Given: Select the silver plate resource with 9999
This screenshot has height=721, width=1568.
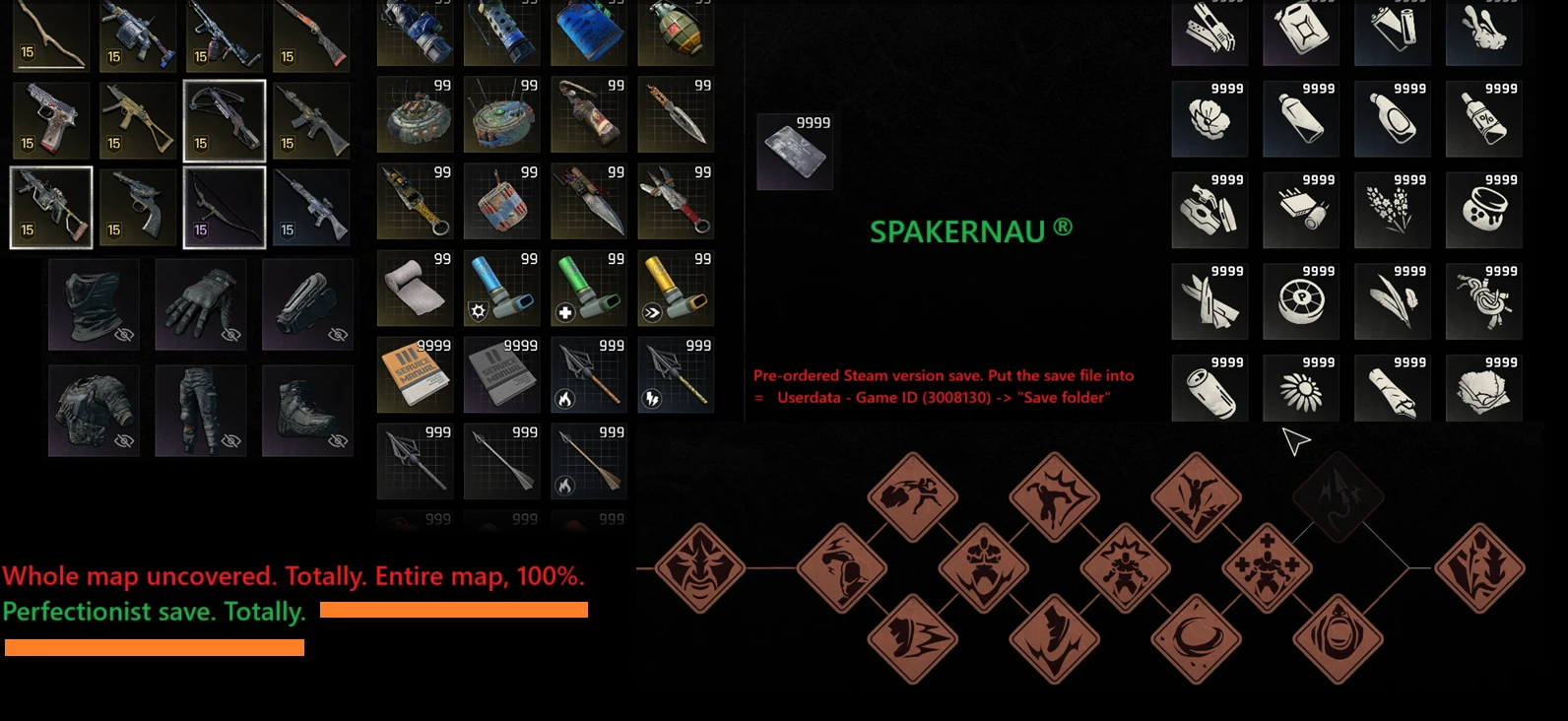Looking at the screenshot, I should point(795,152).
